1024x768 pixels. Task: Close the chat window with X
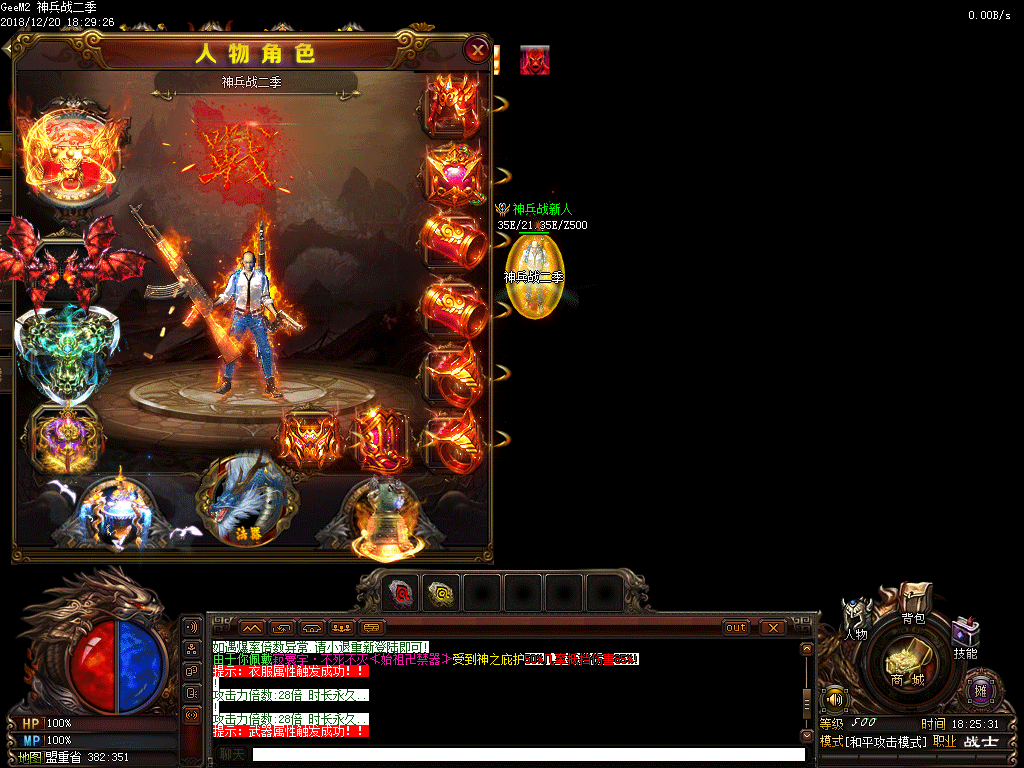tap(772, 627)
